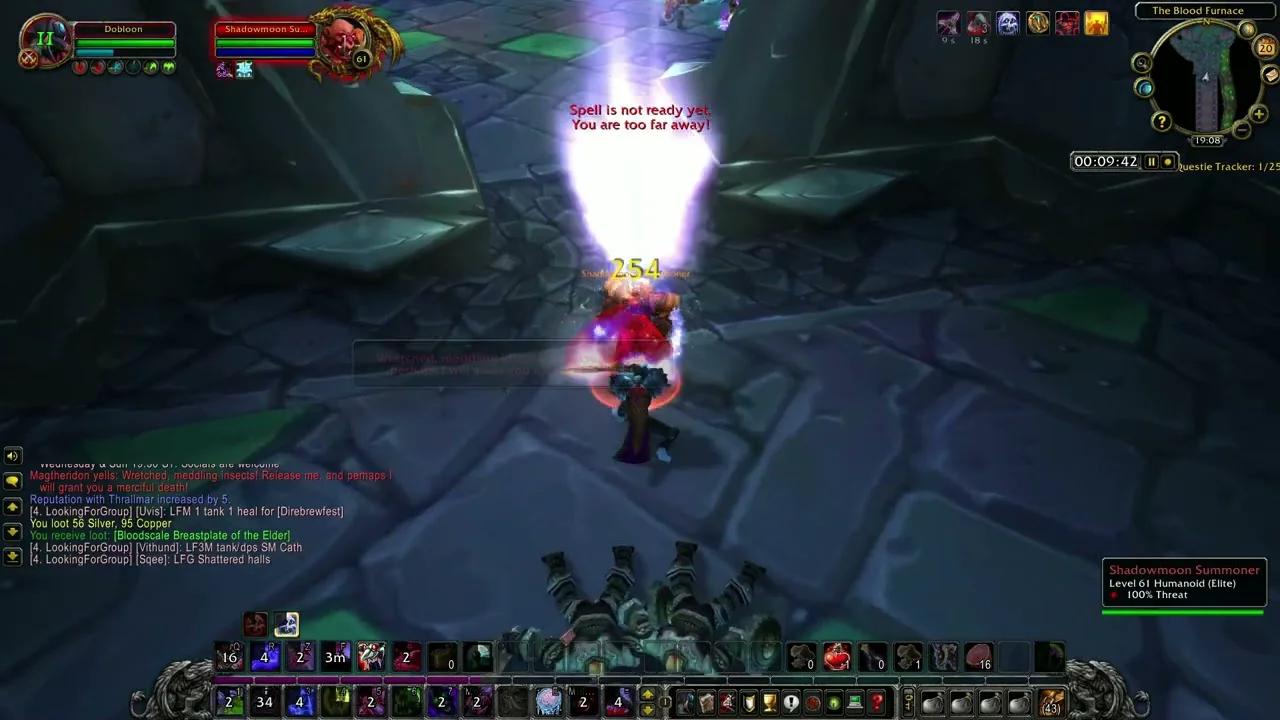Open the Talents panel icon
Viewport: 1280px width, 720px height.
click(726, 700)
